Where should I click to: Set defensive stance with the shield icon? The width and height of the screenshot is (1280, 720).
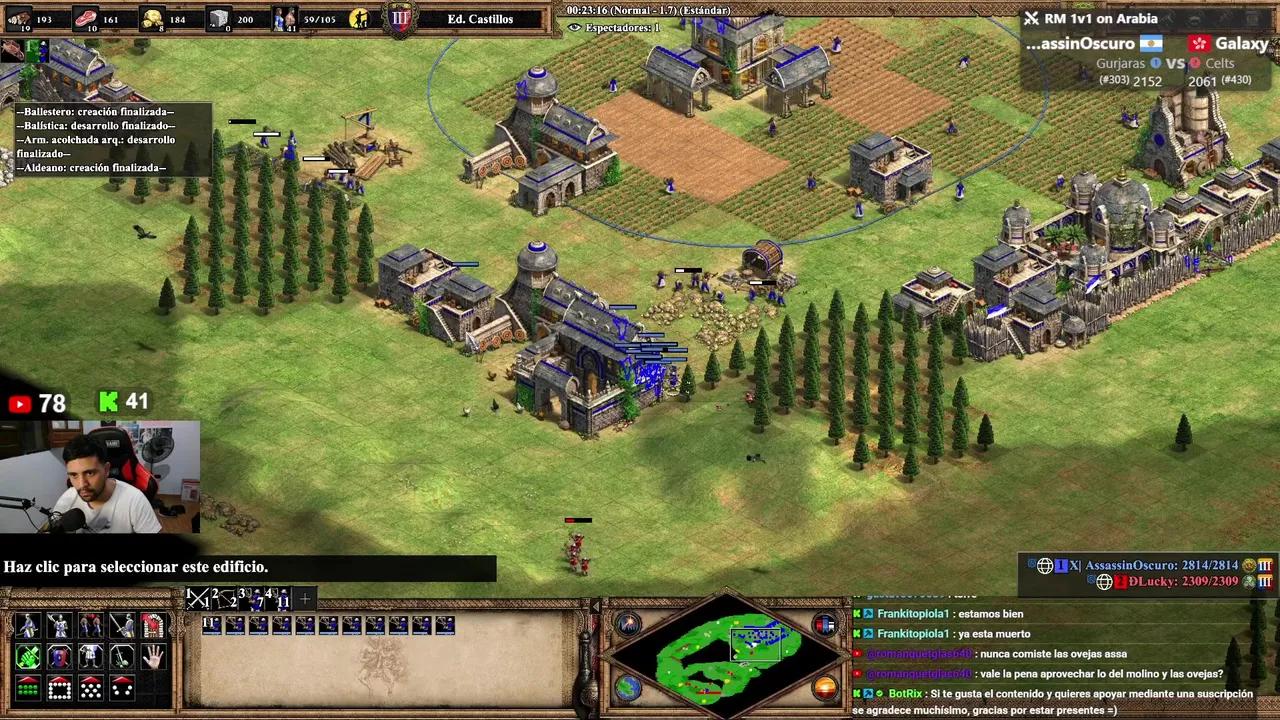point(59,657)
